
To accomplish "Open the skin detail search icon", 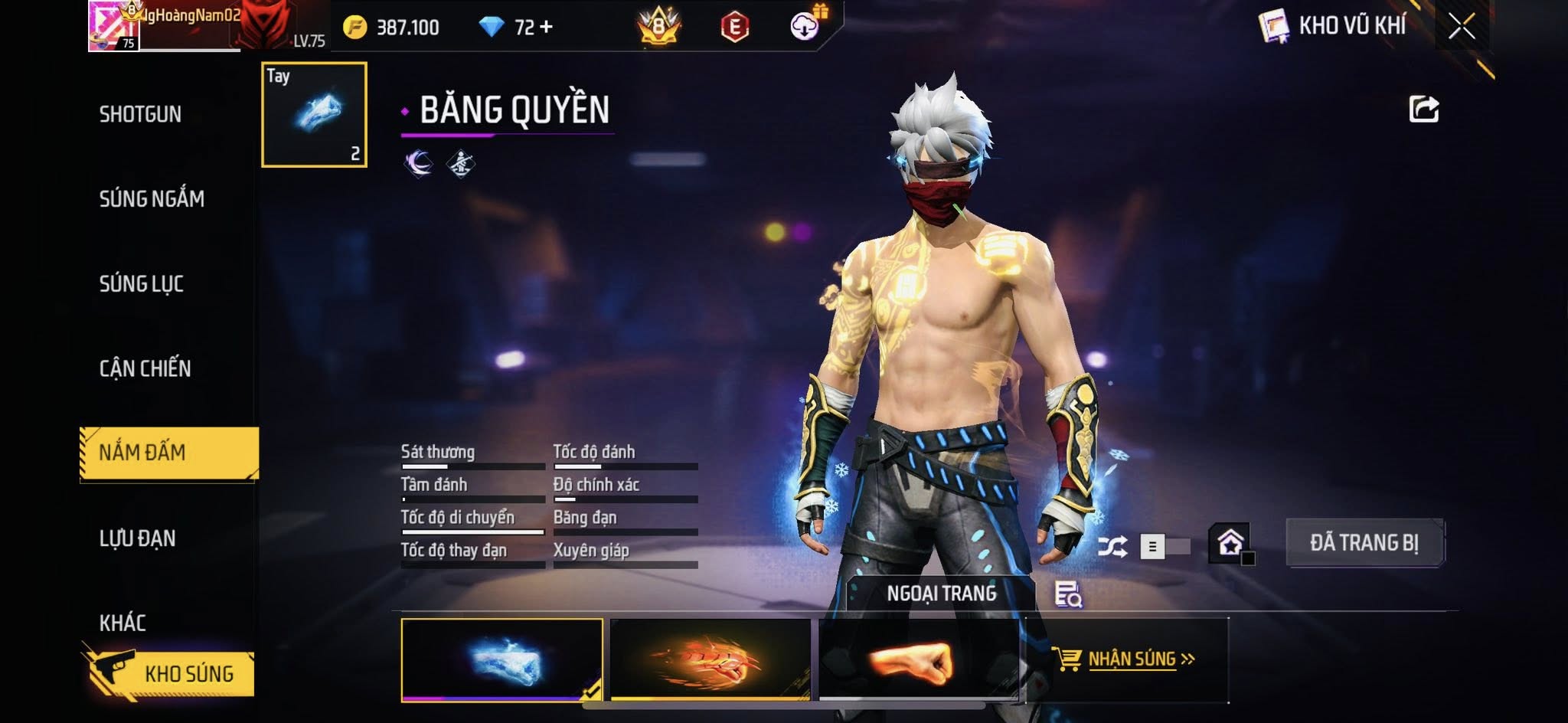I will pos(1067,594).
